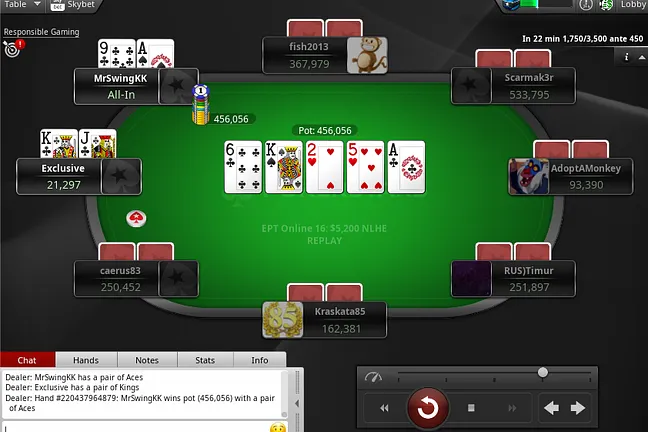Image resolution: width=648 pixels, height=432 pixels.
Task: Stop the hand replay
Action: (471, 408)
